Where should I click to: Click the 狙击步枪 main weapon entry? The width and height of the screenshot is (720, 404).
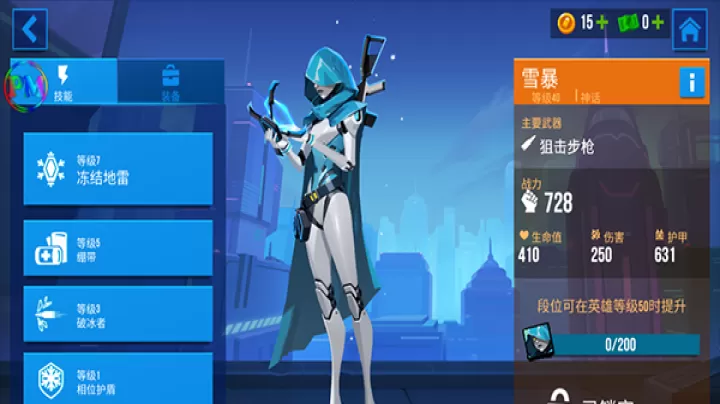pos(567,146)
